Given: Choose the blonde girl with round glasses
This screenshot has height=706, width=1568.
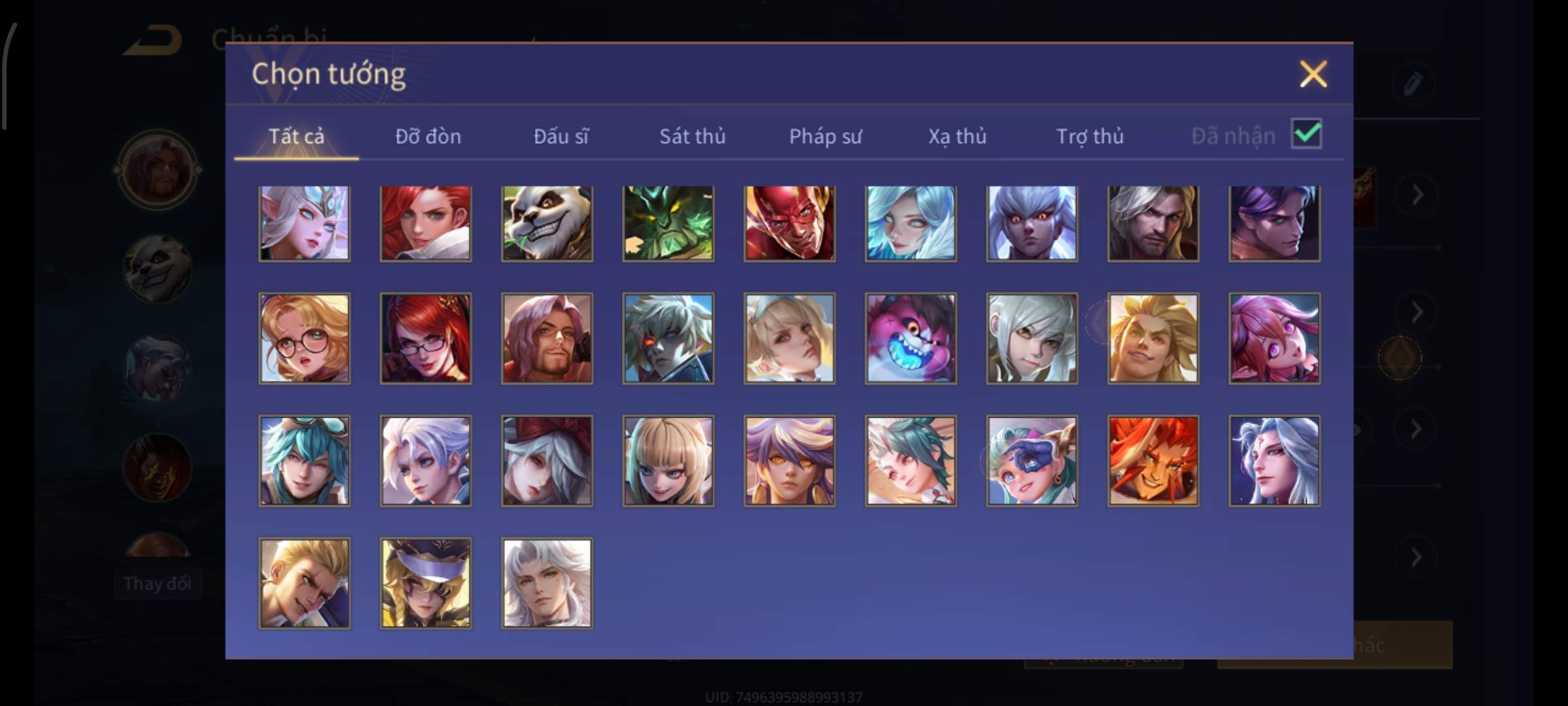Looking at the screenshot, I should tap(304, 338).
